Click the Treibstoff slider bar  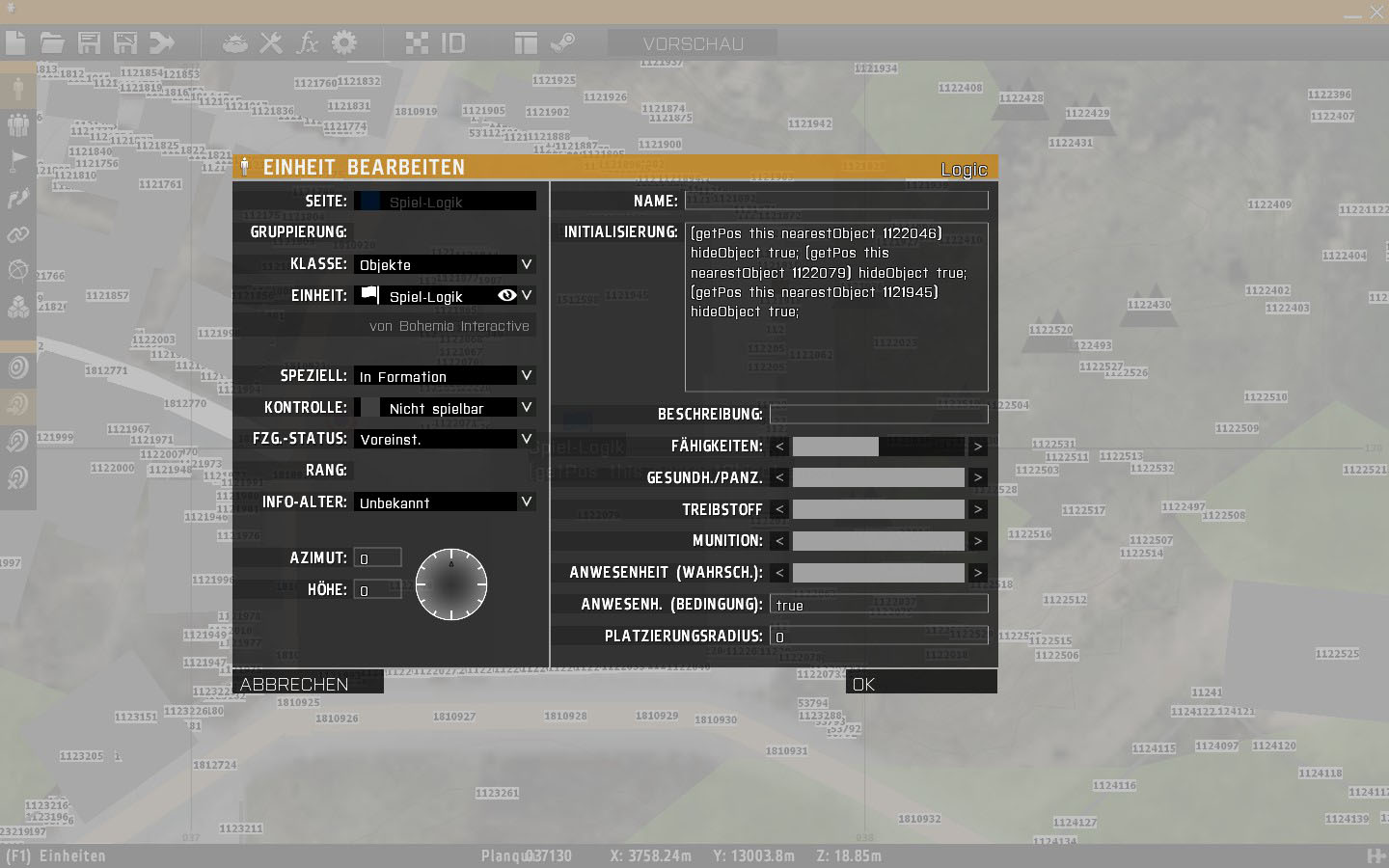[x=878, y=509]
